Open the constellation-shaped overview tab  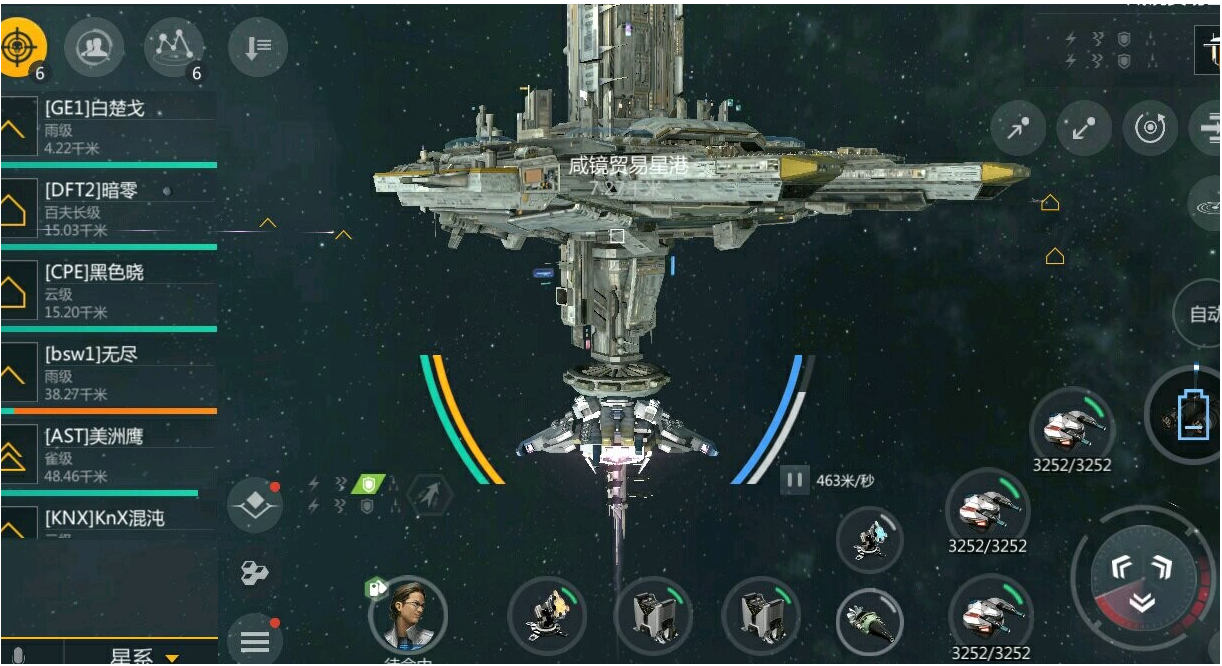[x=175, y=46]
